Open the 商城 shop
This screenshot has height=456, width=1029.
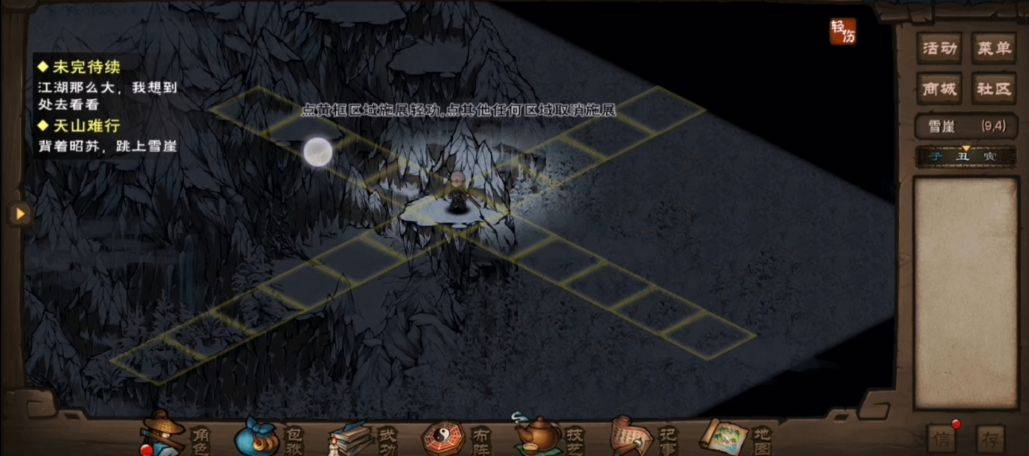[940, 89]
